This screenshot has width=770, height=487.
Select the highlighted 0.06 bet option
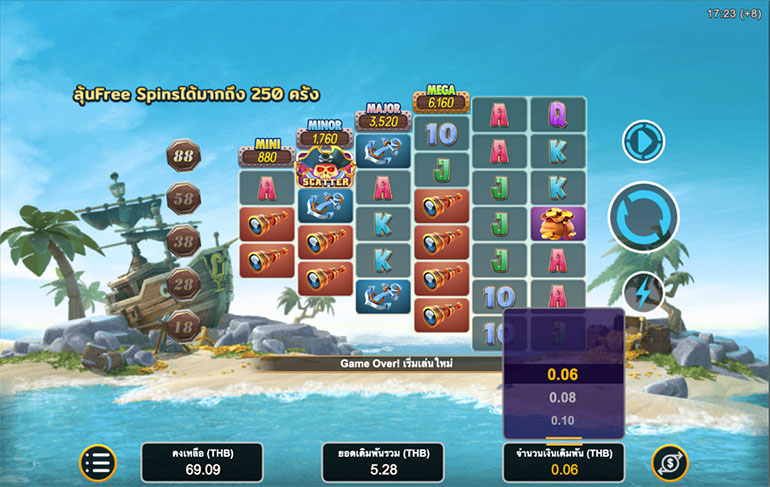click(x=563, y=375)
